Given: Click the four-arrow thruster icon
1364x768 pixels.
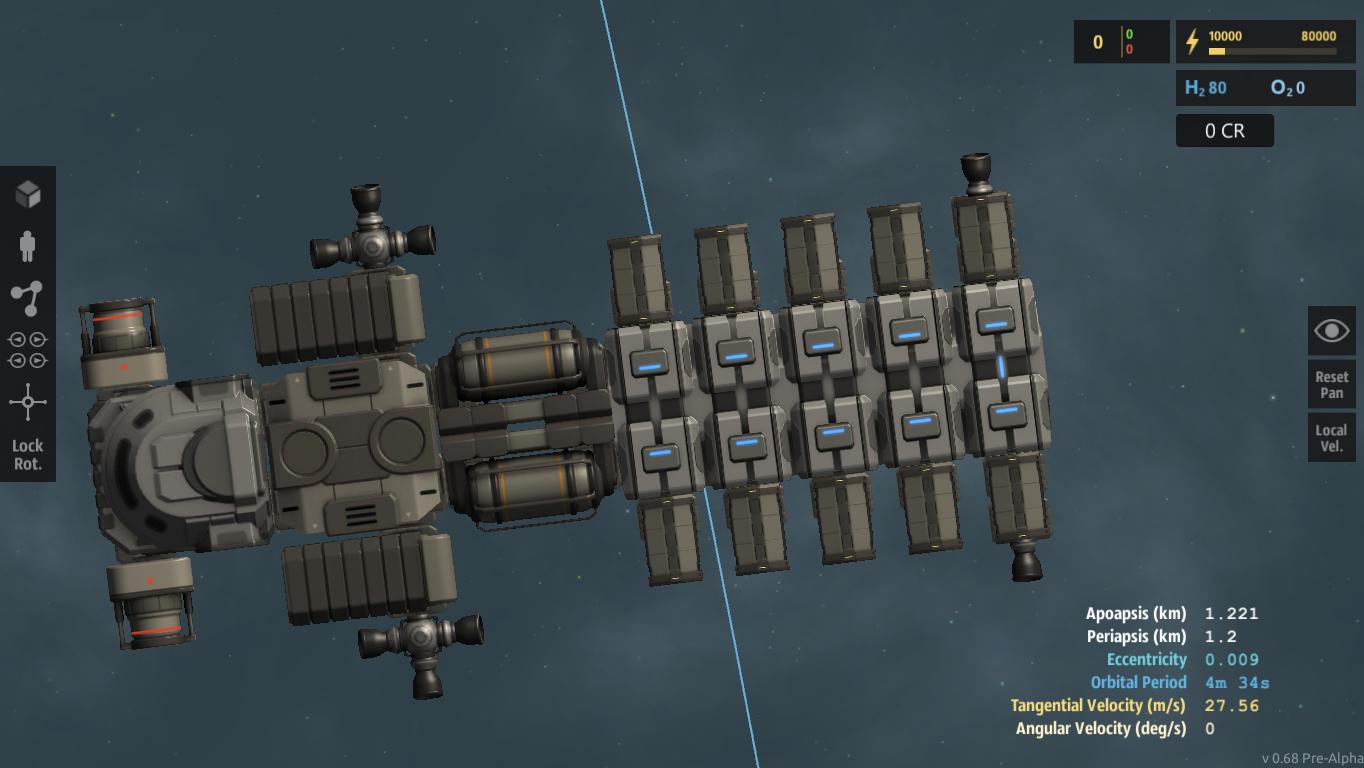Looking at the screenshot, I should (x=28, y=350).
